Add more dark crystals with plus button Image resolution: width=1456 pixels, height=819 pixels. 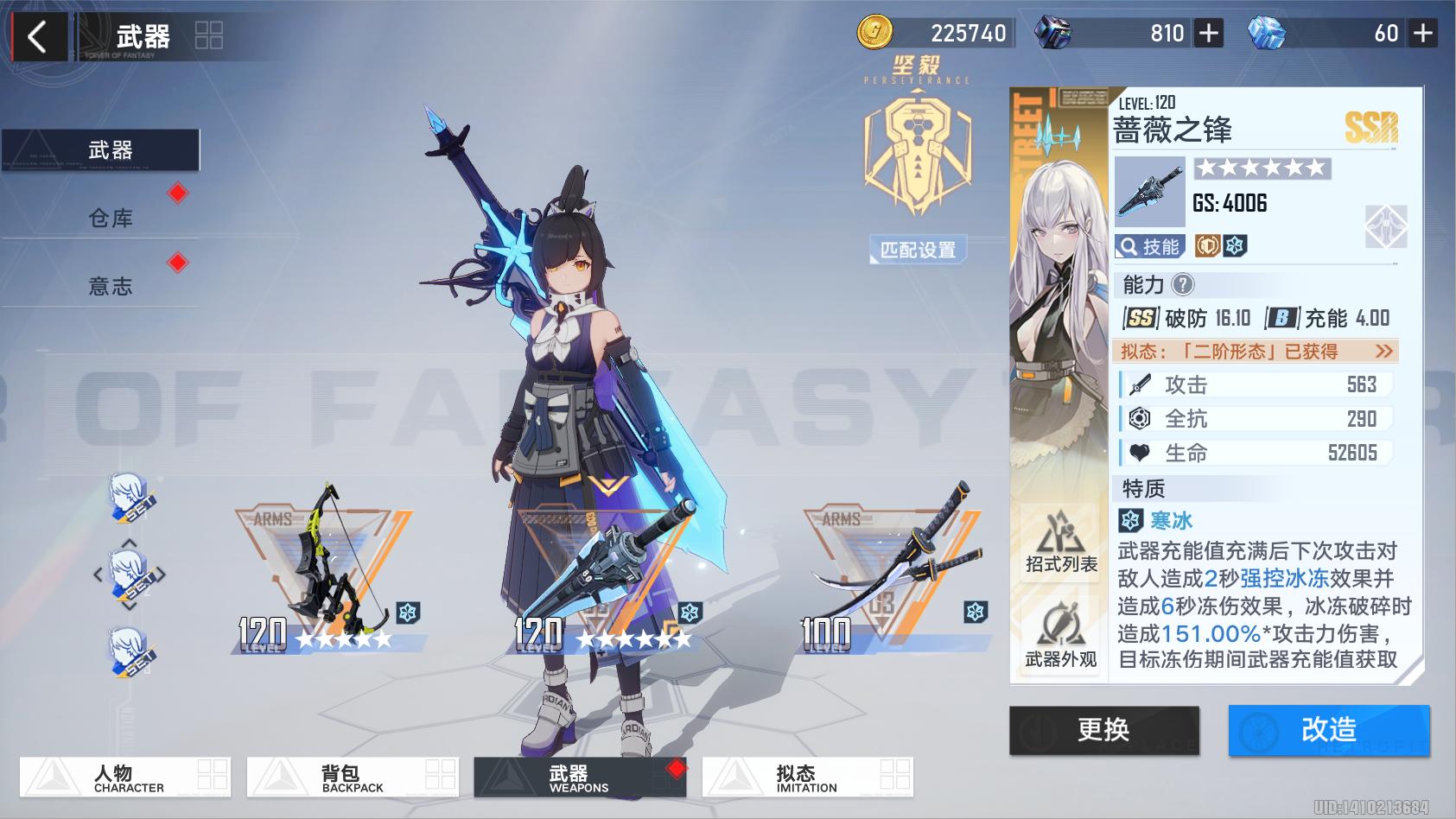pos(1208,34)
